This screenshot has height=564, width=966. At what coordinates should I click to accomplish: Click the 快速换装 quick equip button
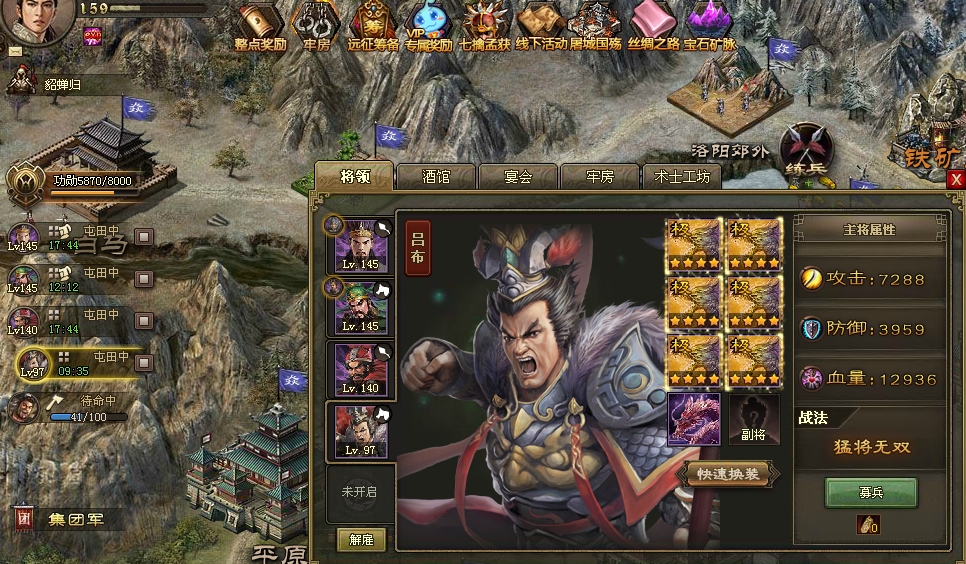click(727, 474)
